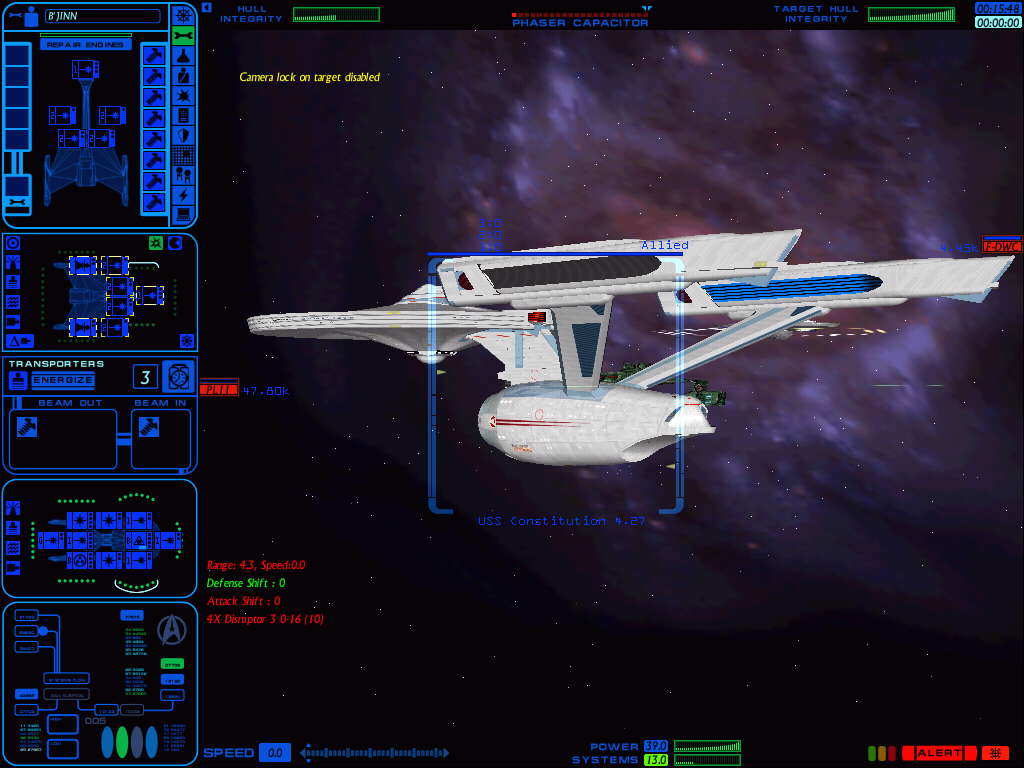
Task: Collapse the side panels with arrow button
Action: (x=206, y=7)
